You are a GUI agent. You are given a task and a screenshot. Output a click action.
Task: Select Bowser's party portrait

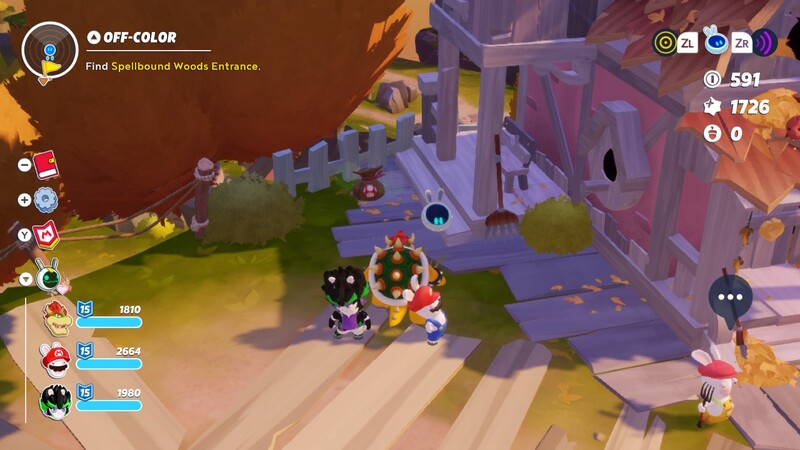coord(56,317)
